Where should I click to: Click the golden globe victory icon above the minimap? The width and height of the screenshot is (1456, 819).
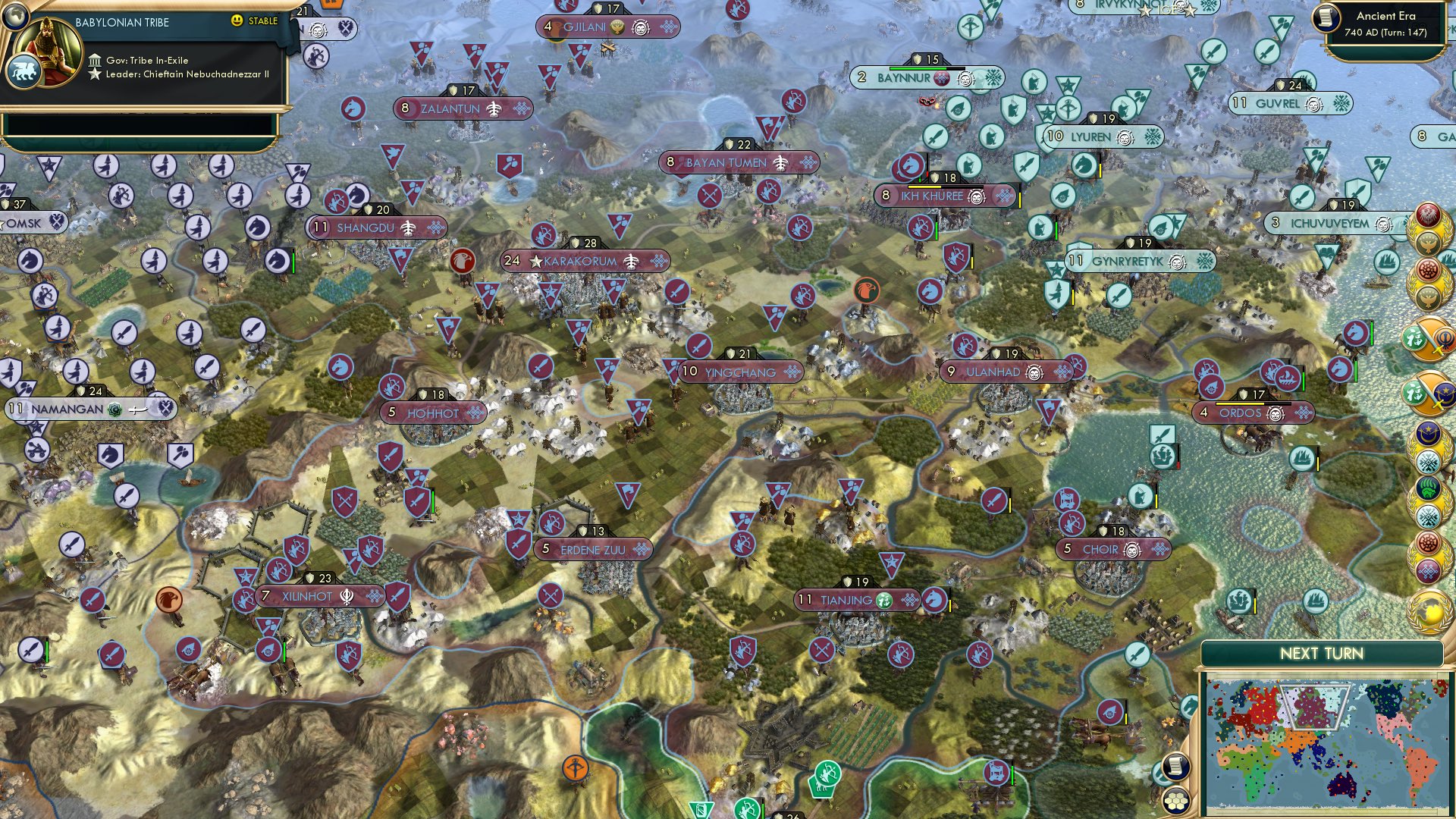pos(1427,613)
